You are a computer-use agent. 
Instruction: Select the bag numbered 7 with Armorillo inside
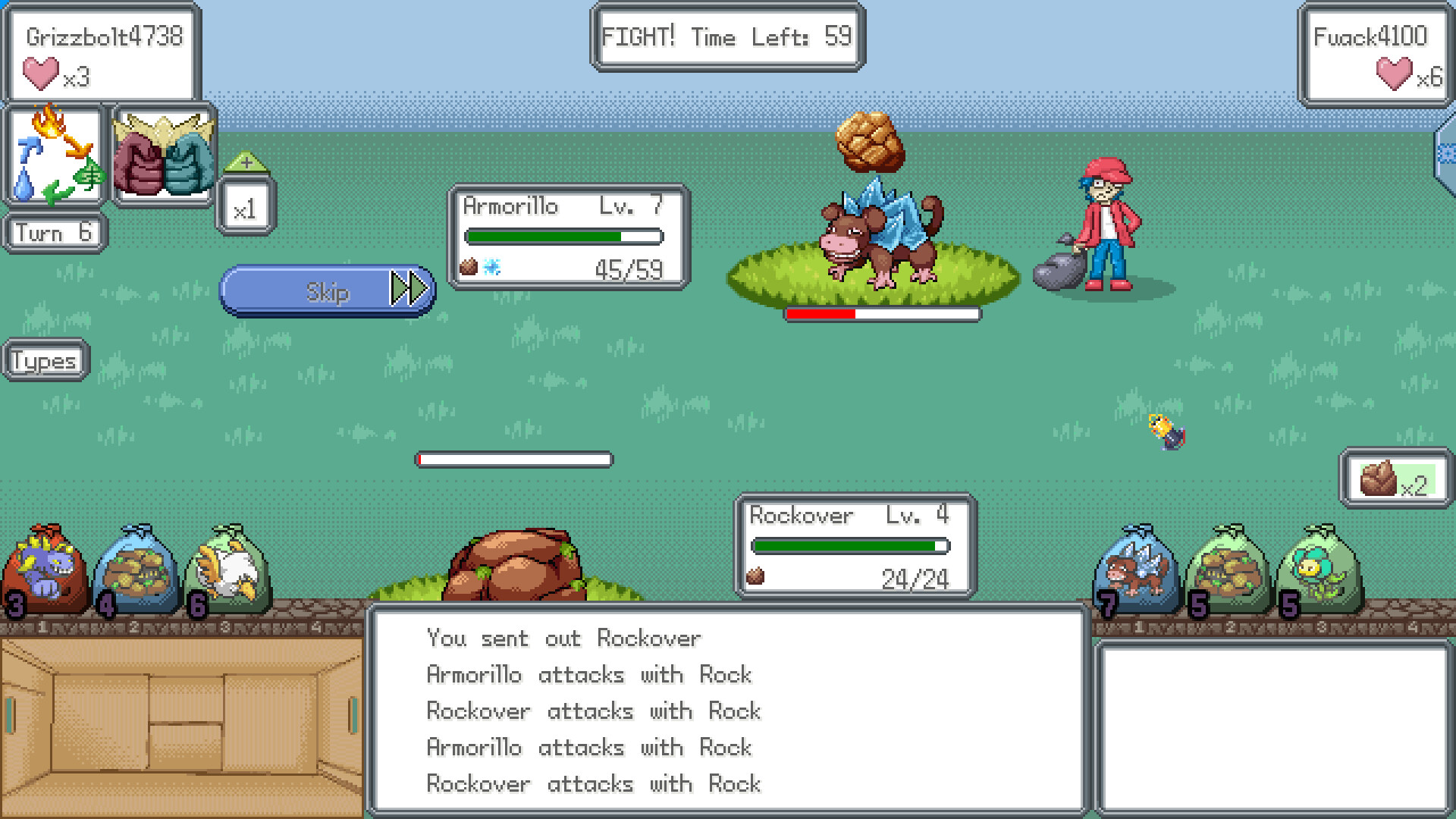(1135, 573)
